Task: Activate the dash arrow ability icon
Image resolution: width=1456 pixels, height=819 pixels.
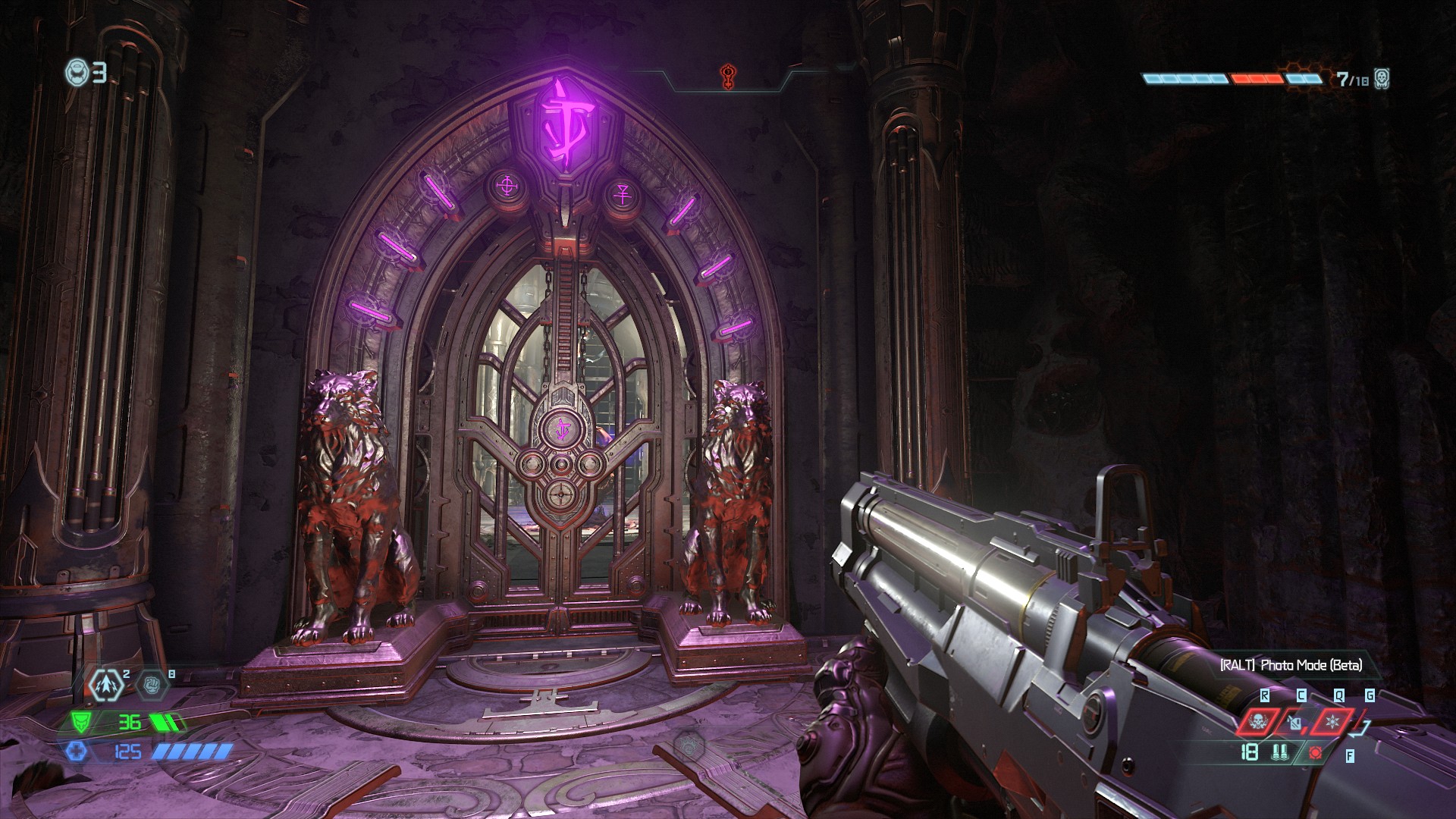Action: pos(107,685)
